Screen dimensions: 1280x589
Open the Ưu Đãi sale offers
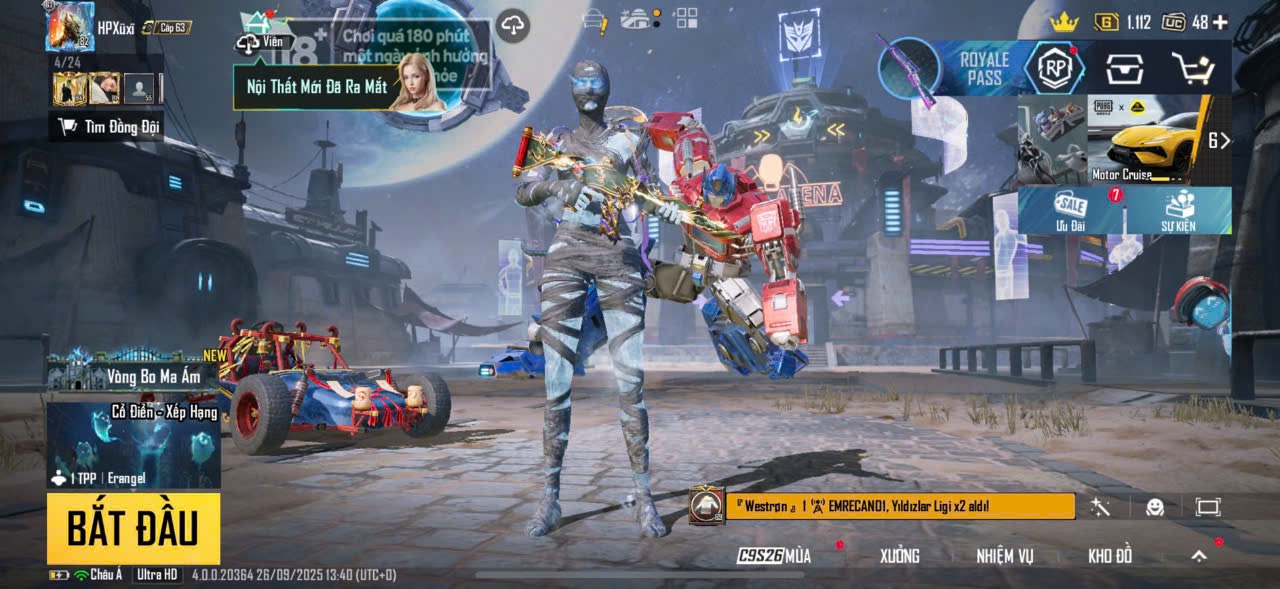1071,210
